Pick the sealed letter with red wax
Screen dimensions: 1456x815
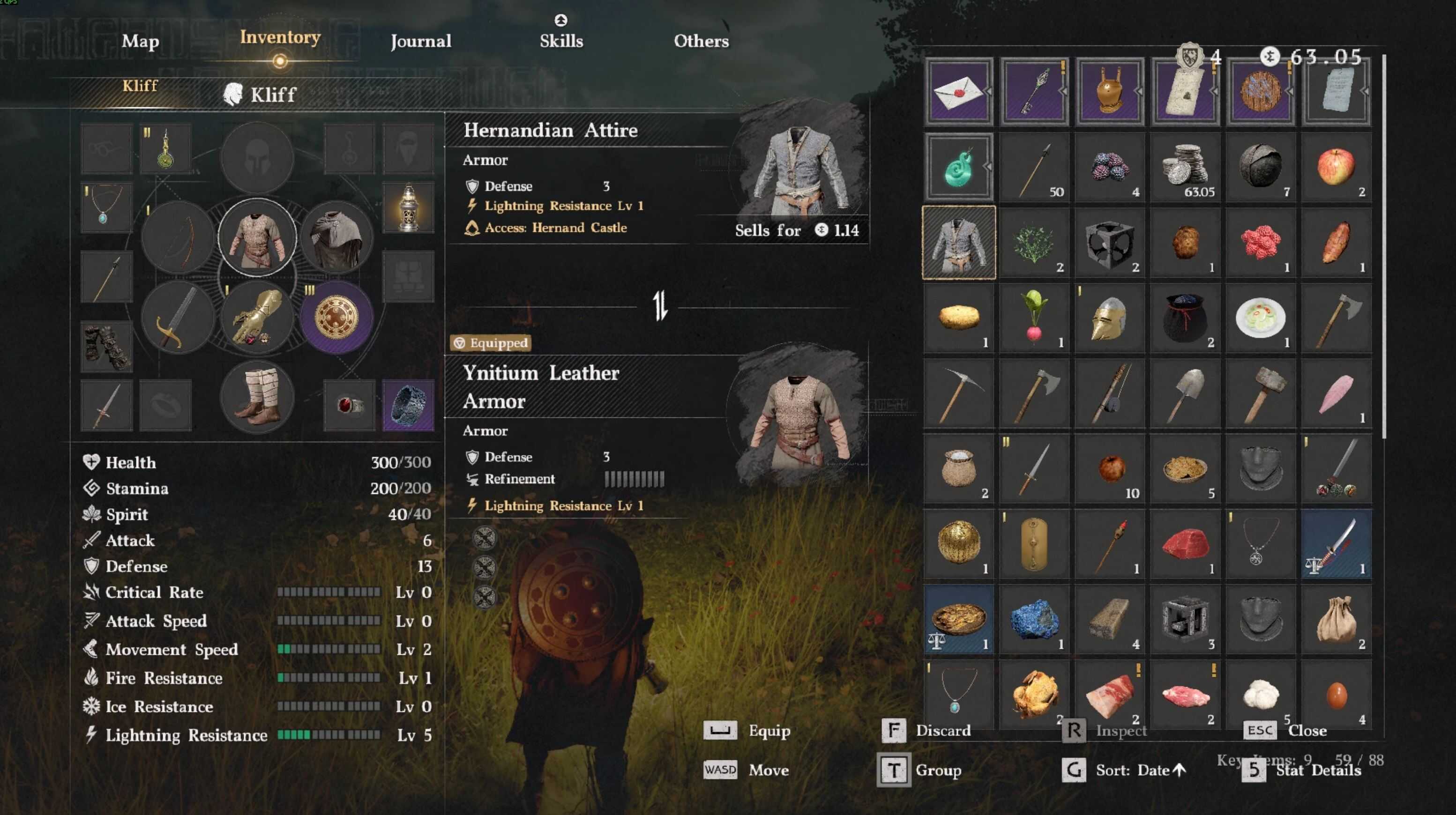959,91
